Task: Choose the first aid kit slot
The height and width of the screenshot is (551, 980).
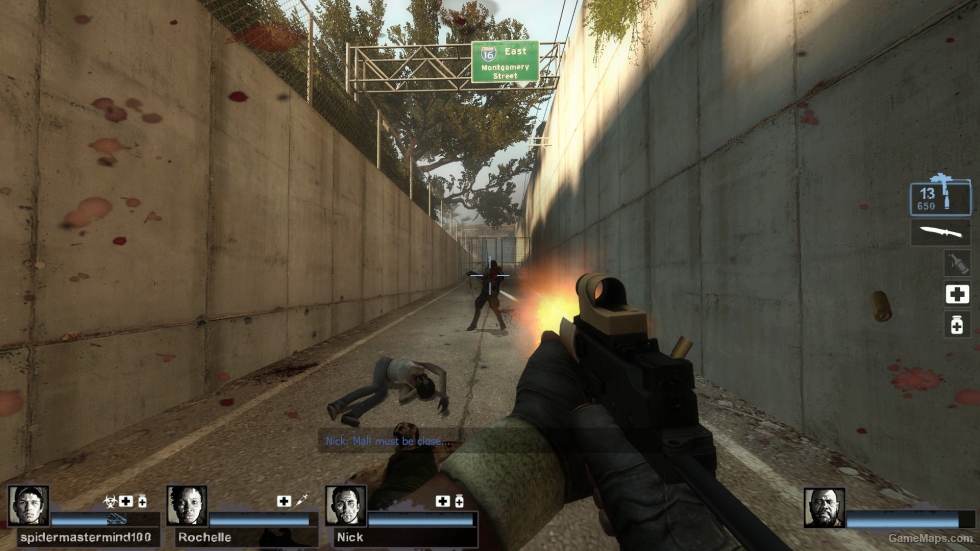Action: 957,294
